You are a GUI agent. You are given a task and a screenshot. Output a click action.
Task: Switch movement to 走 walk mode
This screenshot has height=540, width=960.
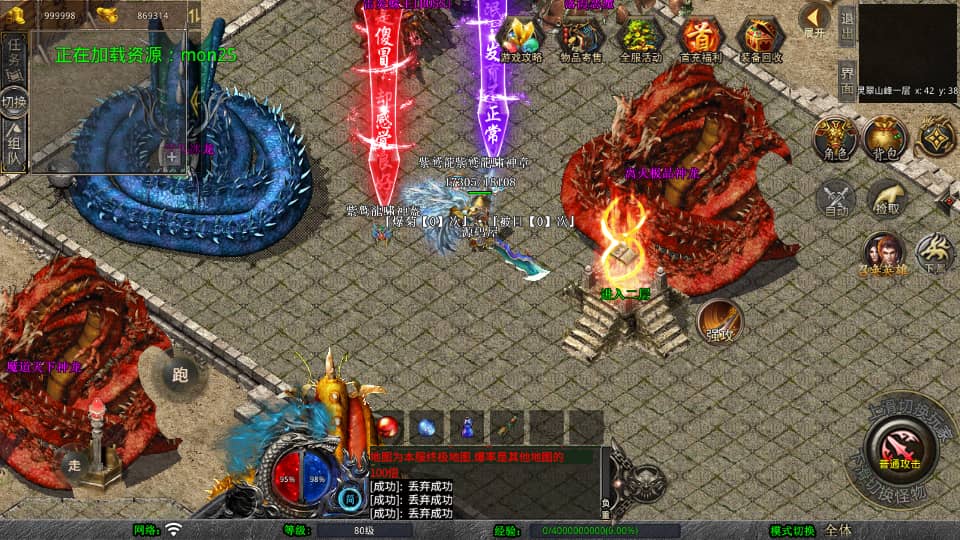75,465
